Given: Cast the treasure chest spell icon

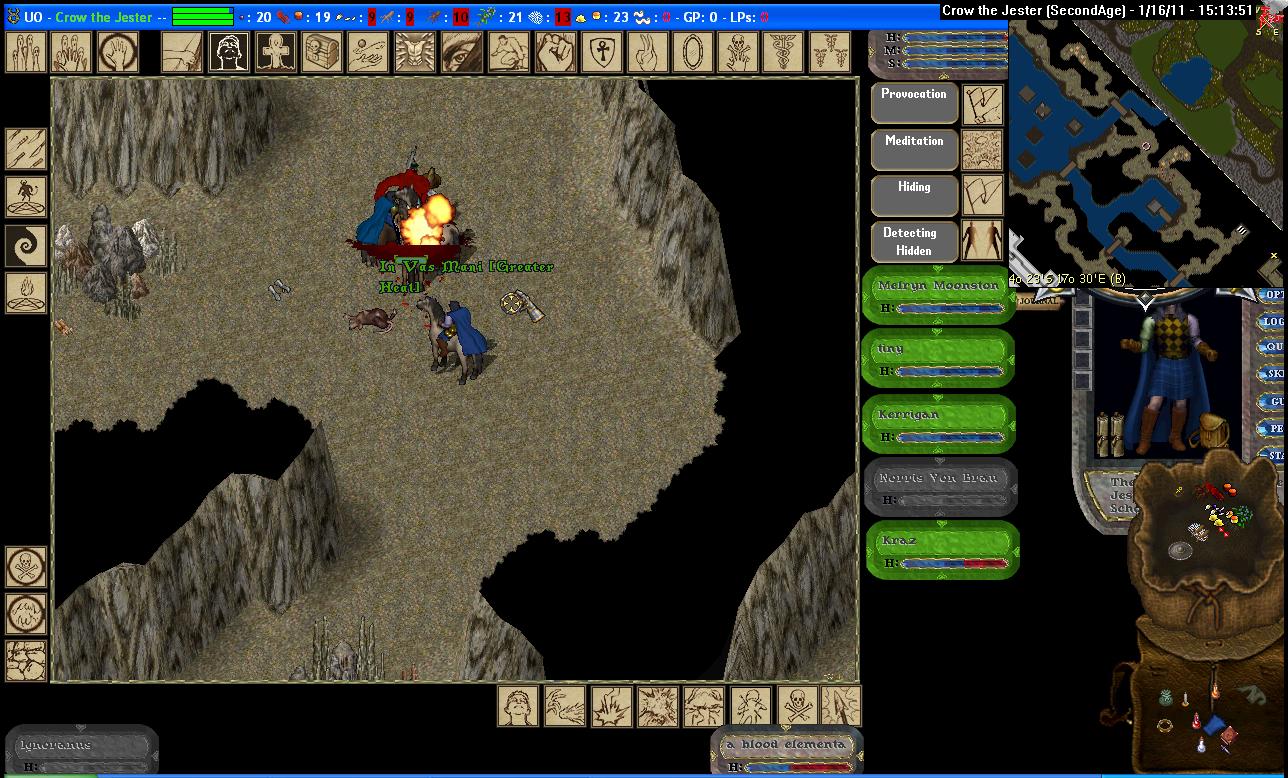Looking at the screenshot, I should click(322, 52).
